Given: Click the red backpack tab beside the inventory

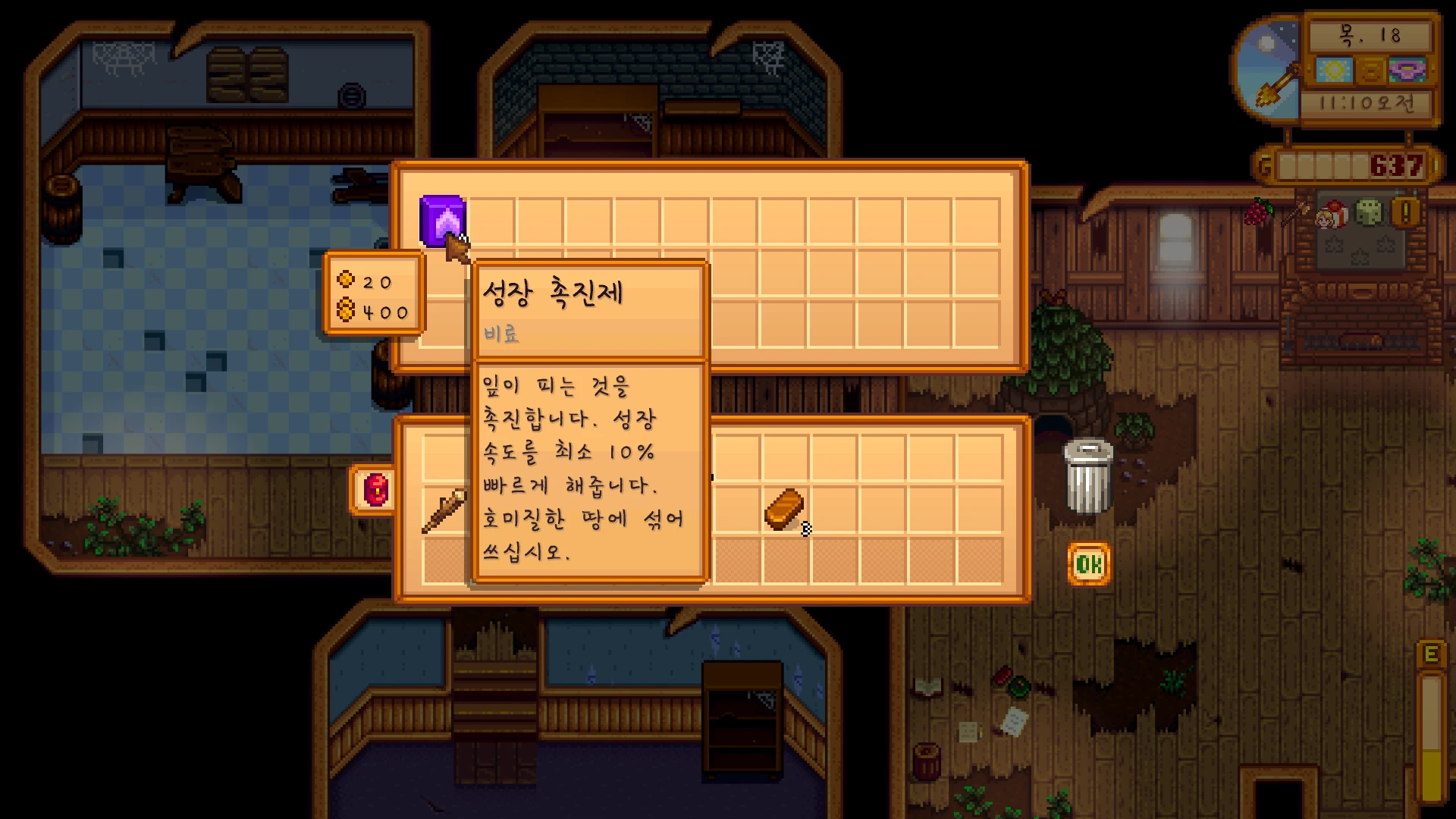Looking at the screenshot, I should 375,489.
